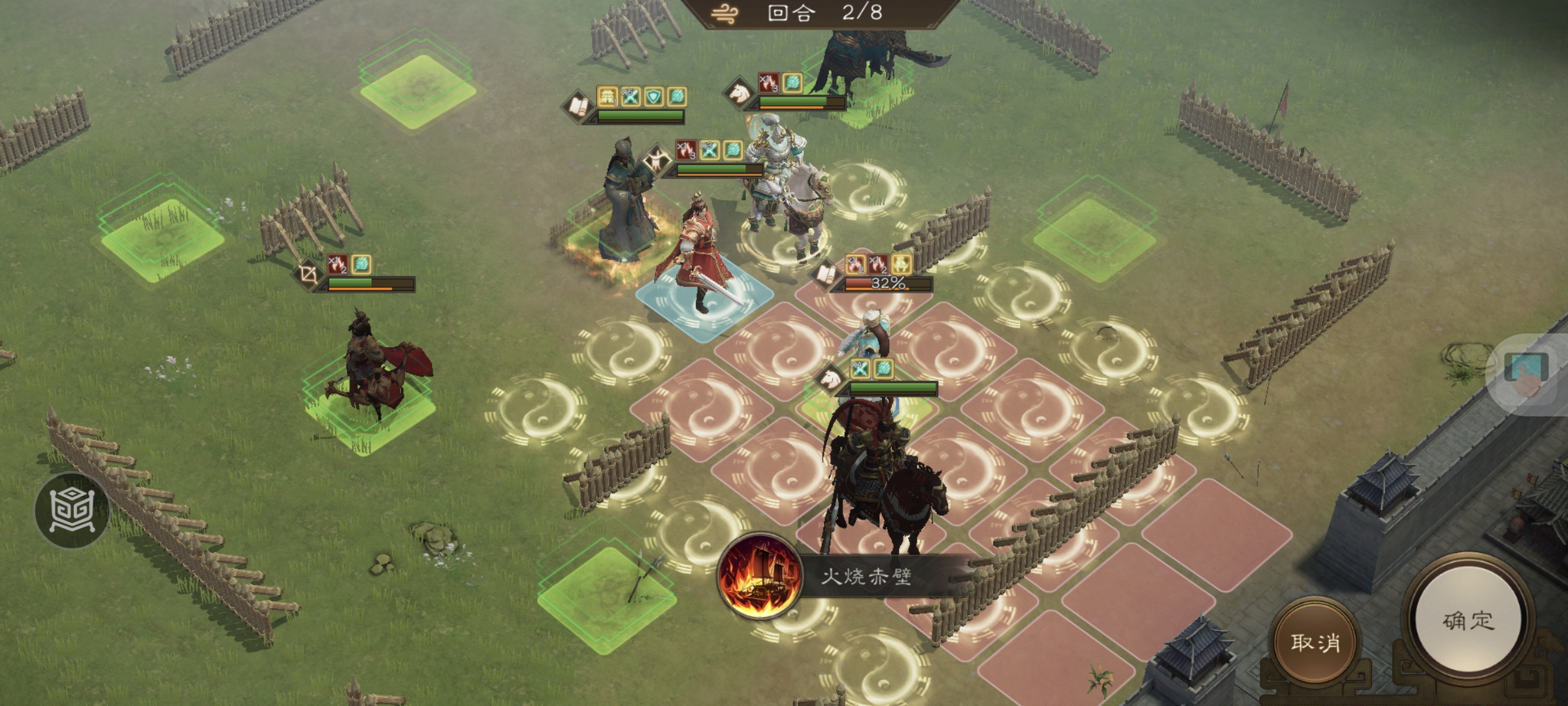This screenshot has width=1568, height=706.
Task: Tap the 火烧赤壁 fire skill icon
Action: point(760,577)
